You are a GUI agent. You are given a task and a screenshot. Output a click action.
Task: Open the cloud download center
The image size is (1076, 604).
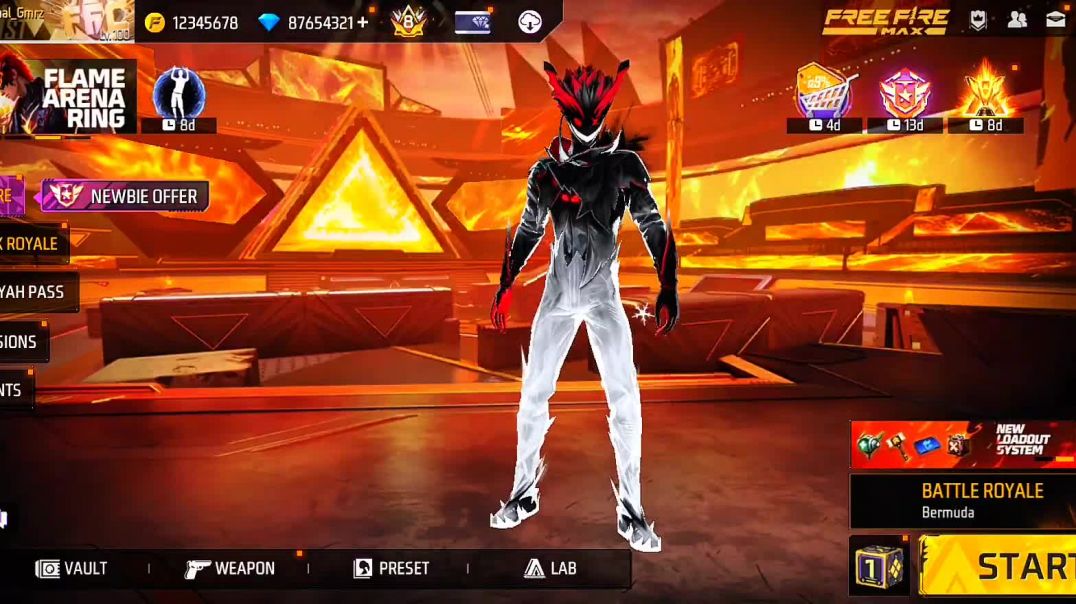pyautogui.click(x=530, y=22)
